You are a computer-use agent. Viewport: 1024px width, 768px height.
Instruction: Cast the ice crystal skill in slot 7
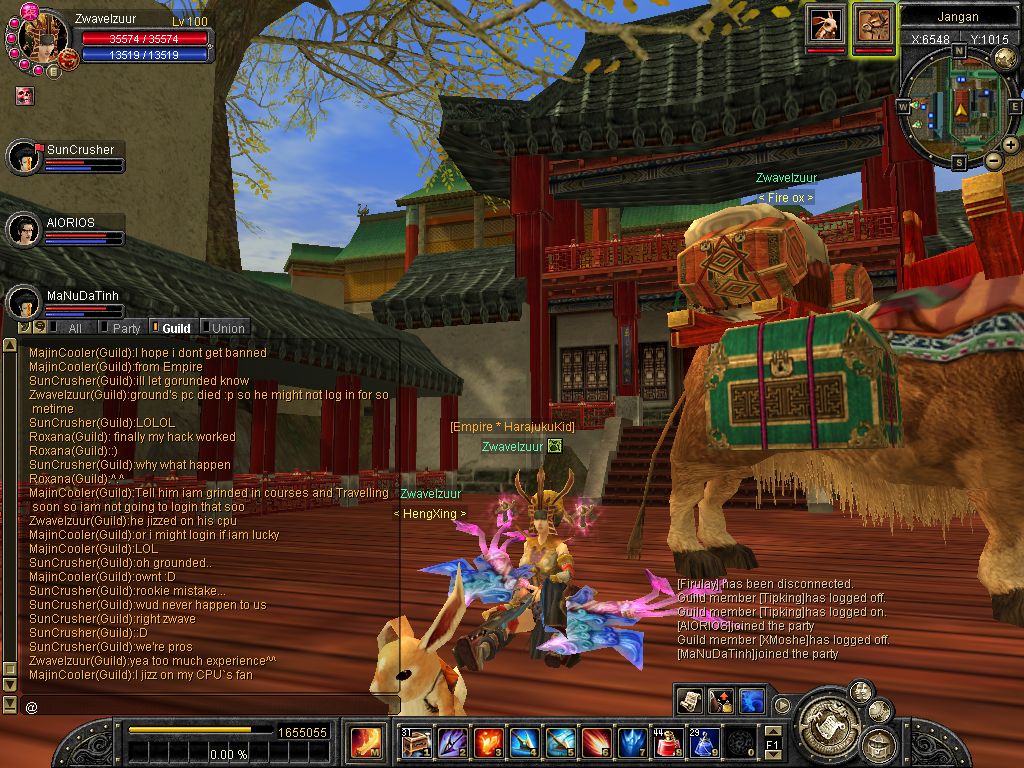coord(631,742)
